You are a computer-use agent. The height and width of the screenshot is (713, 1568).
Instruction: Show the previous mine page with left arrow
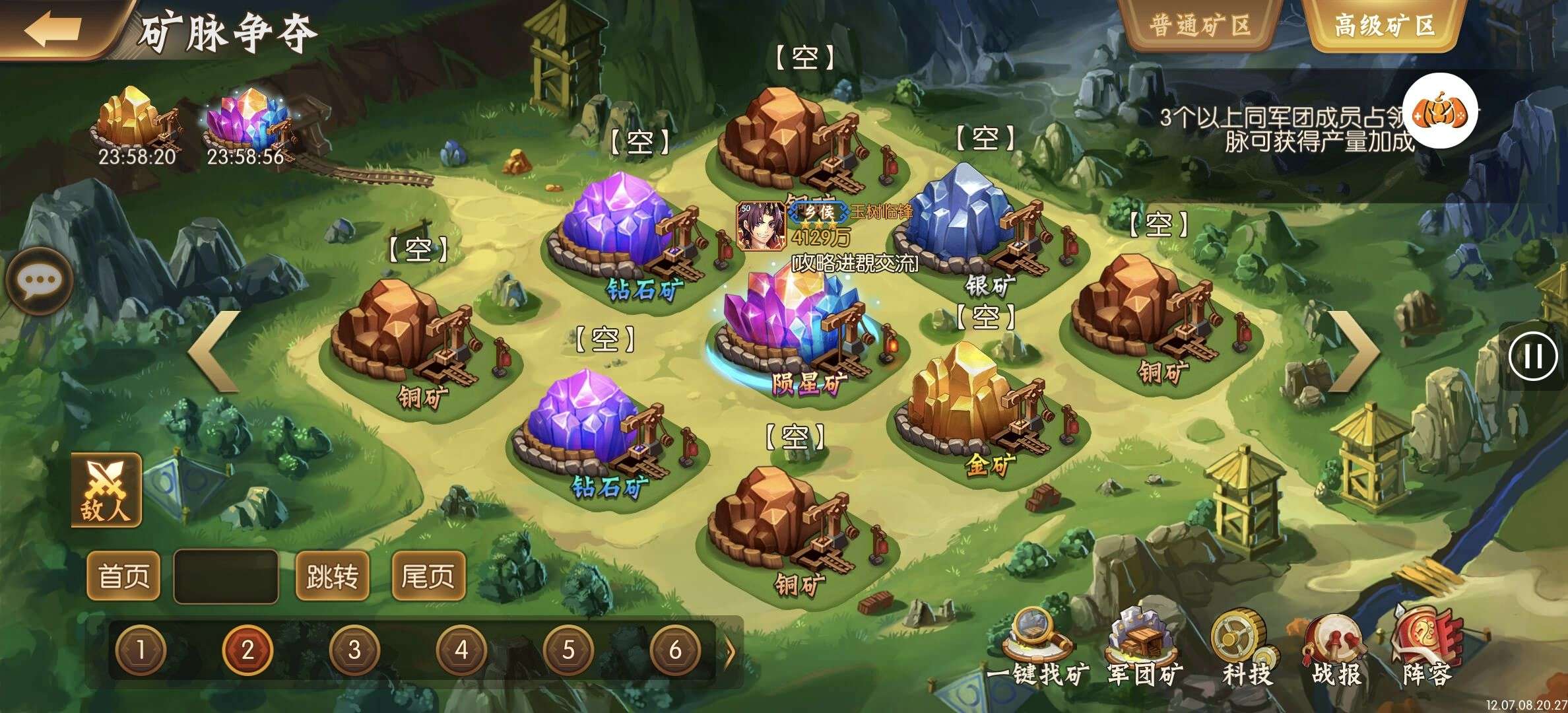(214, 351)
